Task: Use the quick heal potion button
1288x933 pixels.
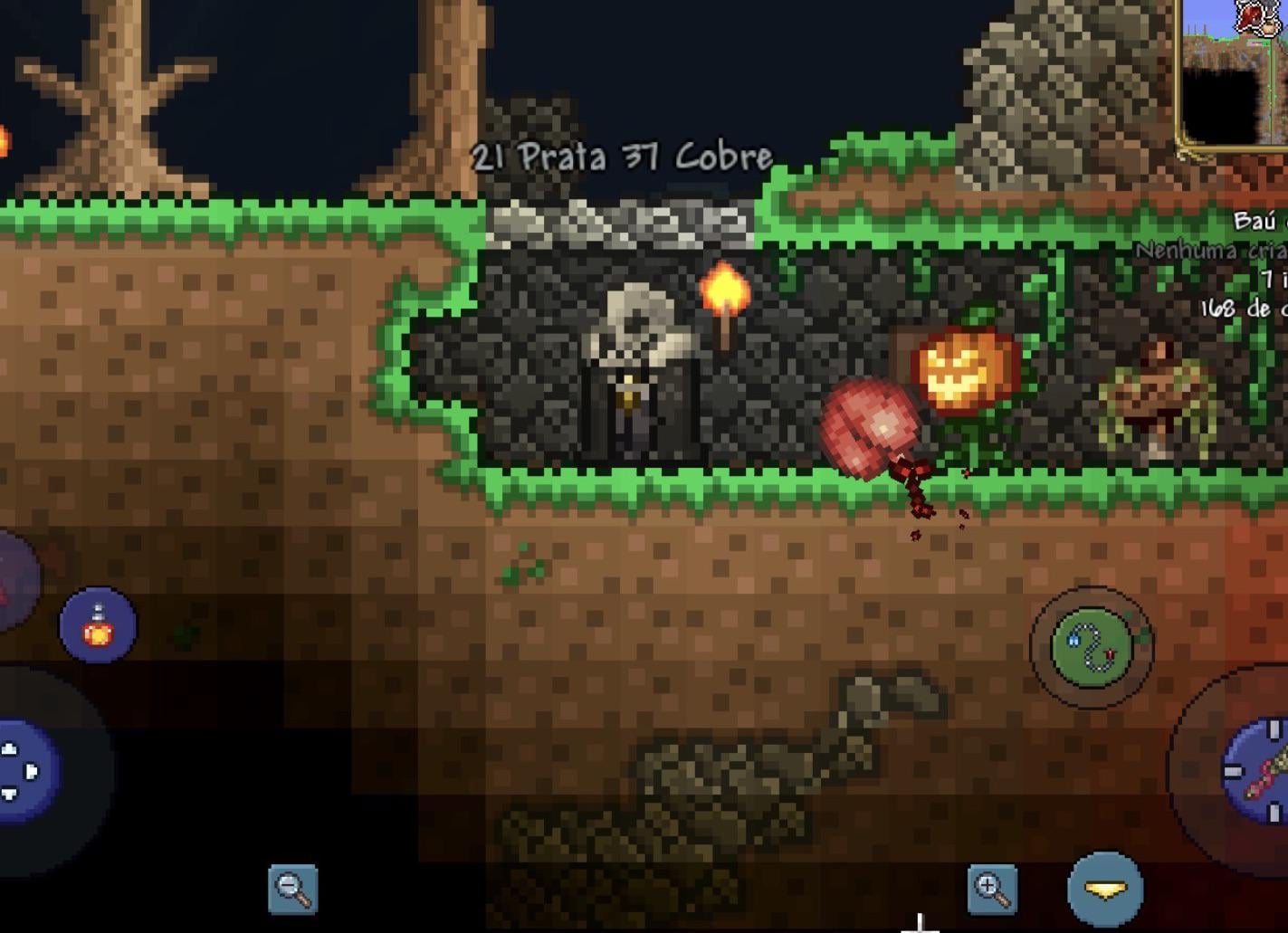Action: coord(98,625)
